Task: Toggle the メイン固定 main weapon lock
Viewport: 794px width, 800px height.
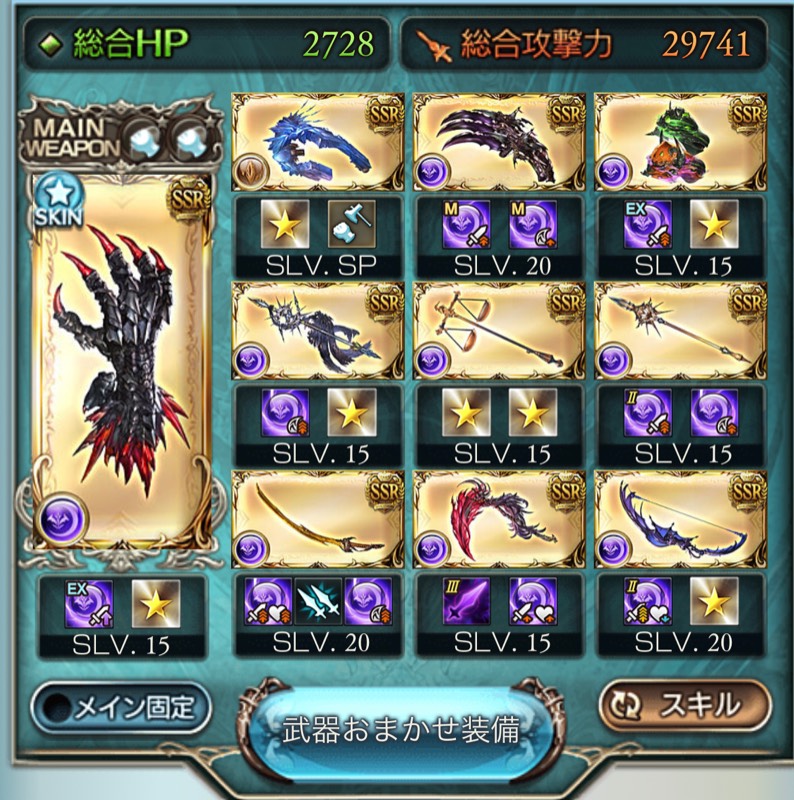Action: click(121, 708)
